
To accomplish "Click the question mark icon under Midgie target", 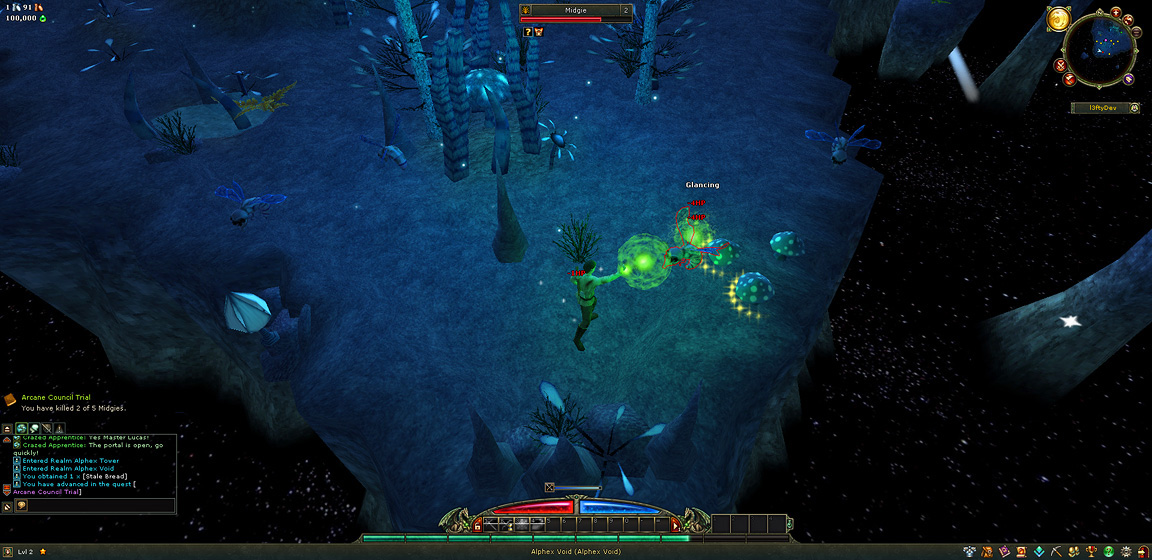I will click(x=527, y=32).
